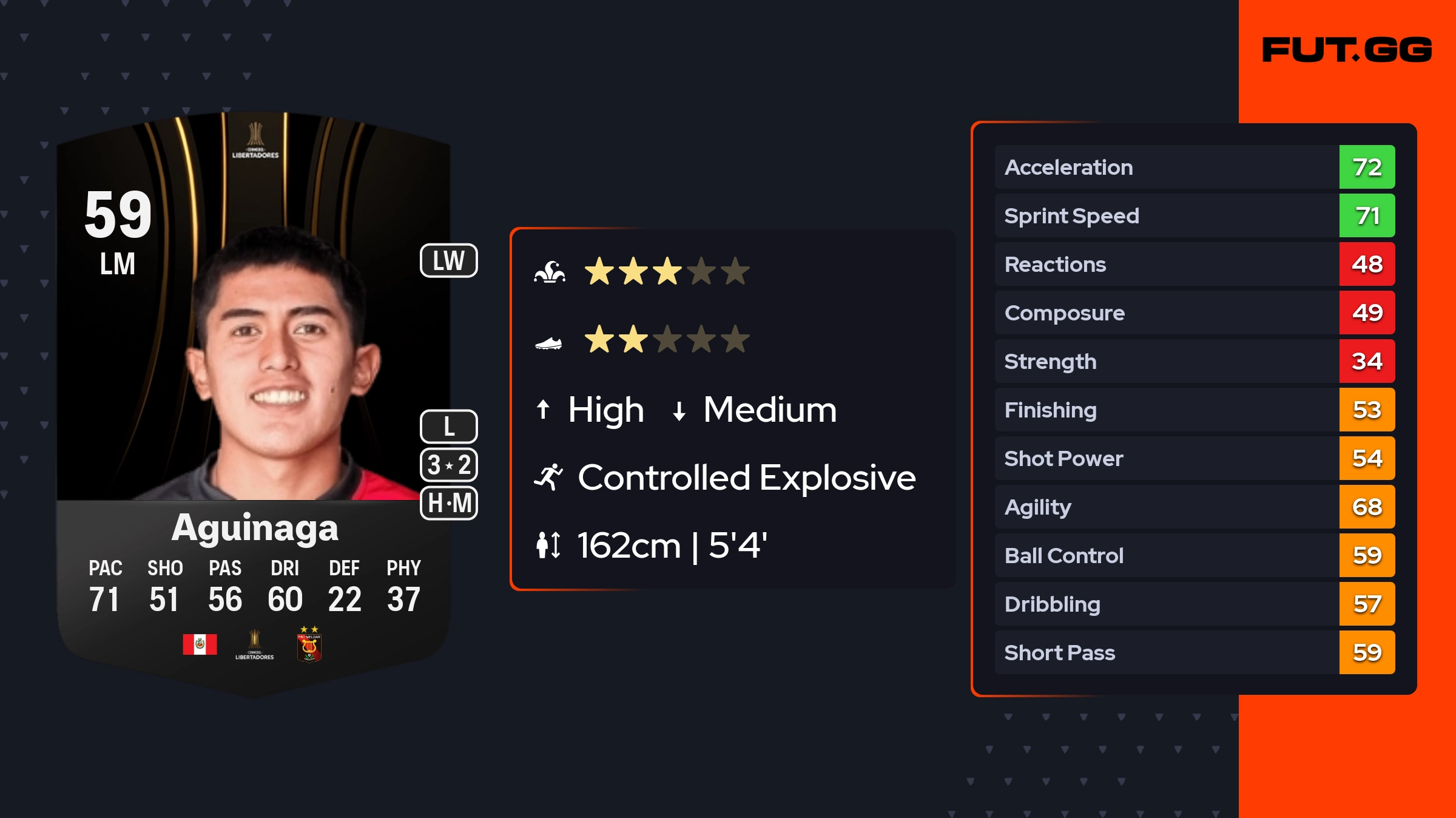Choose the Reactions stat row
Screen dimensions: 1456x818
tap(1194, 264)
